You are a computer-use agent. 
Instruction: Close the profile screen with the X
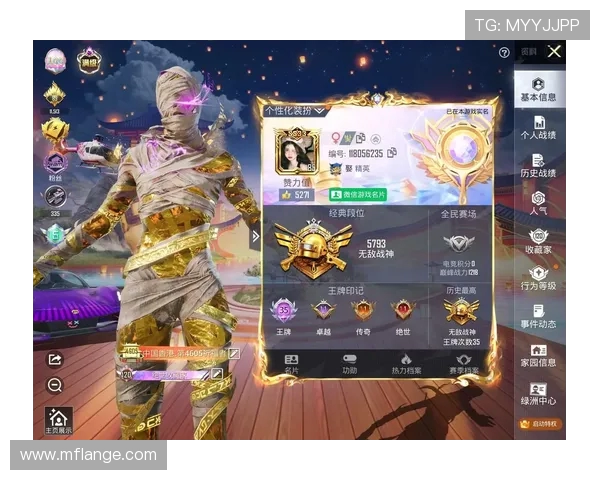pos(554,52)
